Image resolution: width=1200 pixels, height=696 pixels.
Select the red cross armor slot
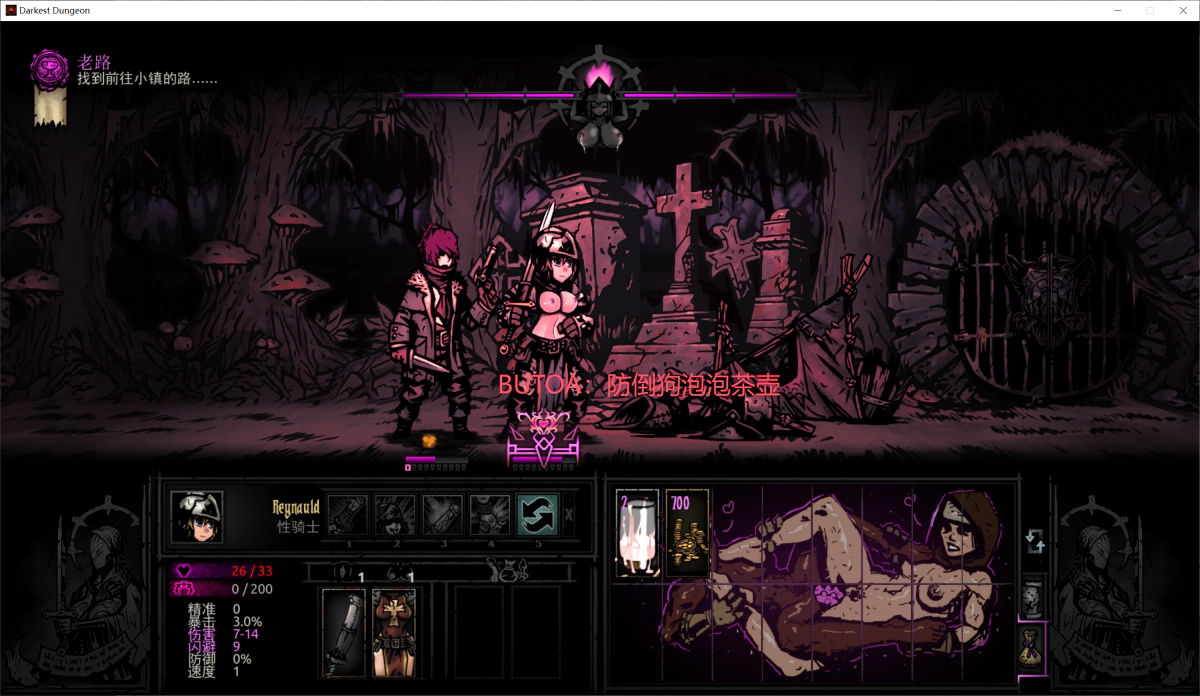pos(393,631)
